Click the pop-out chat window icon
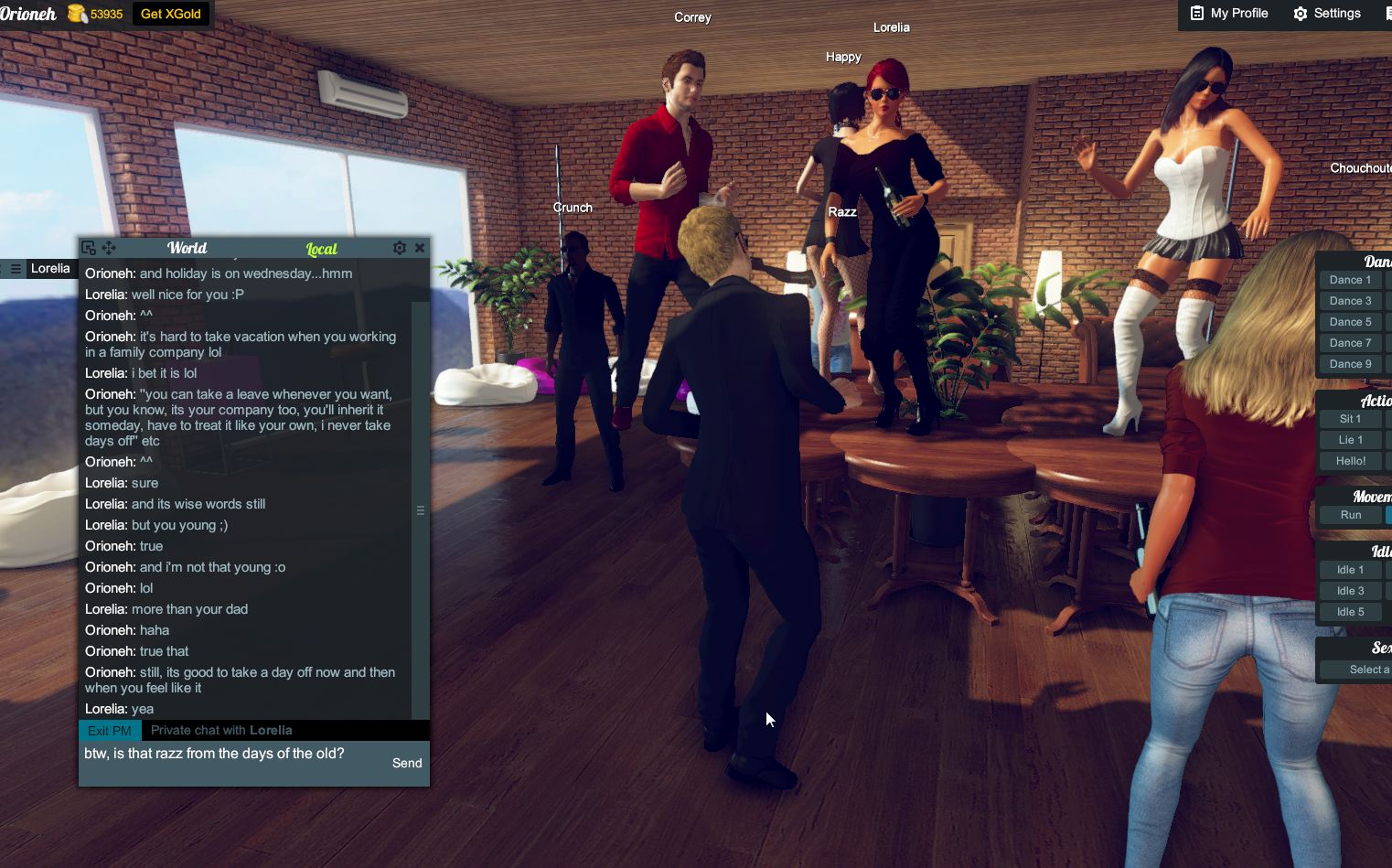 [x=88, y=247]
